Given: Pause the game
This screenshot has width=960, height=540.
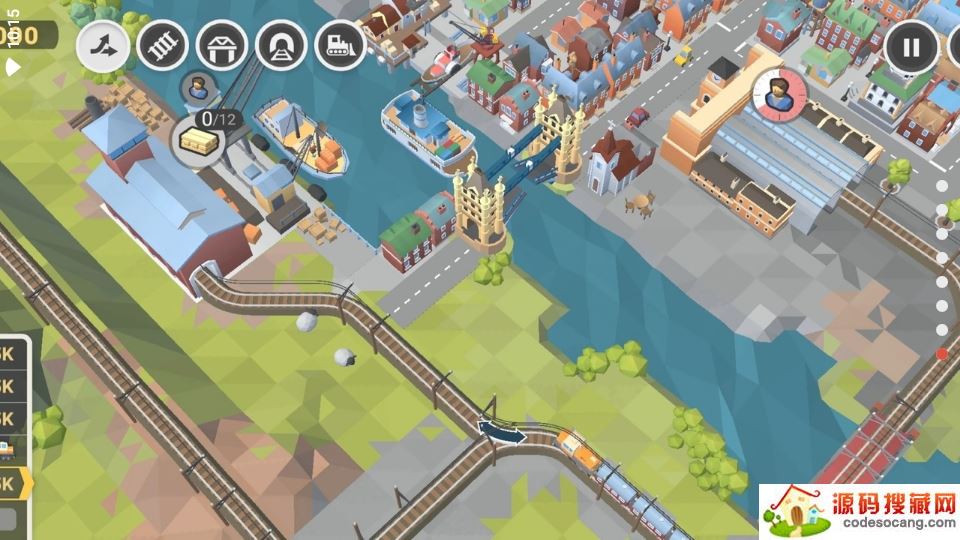Looking at the screenshot, I should click(911, 47).
